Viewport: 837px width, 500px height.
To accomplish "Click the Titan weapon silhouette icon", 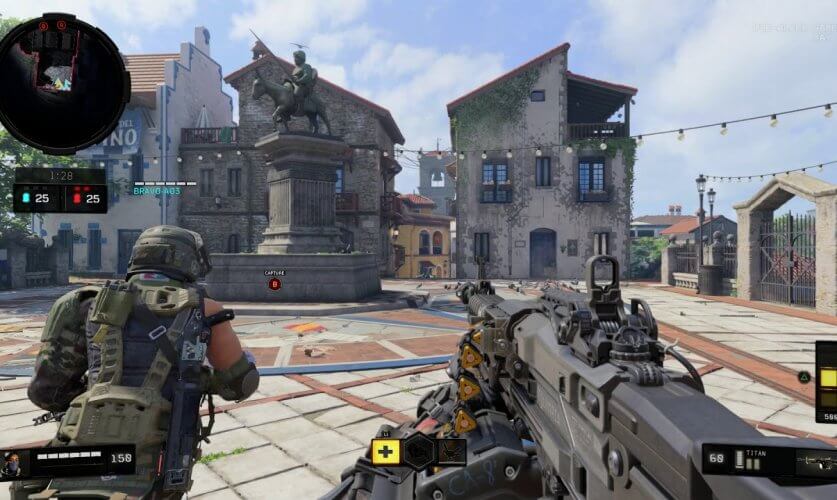I will coord(814,461).
